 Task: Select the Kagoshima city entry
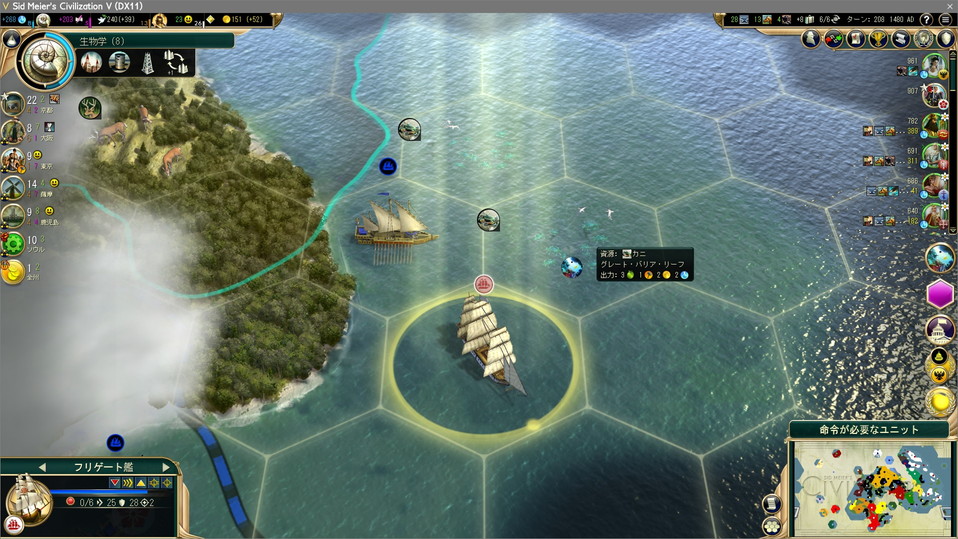(x=13, y=215)
